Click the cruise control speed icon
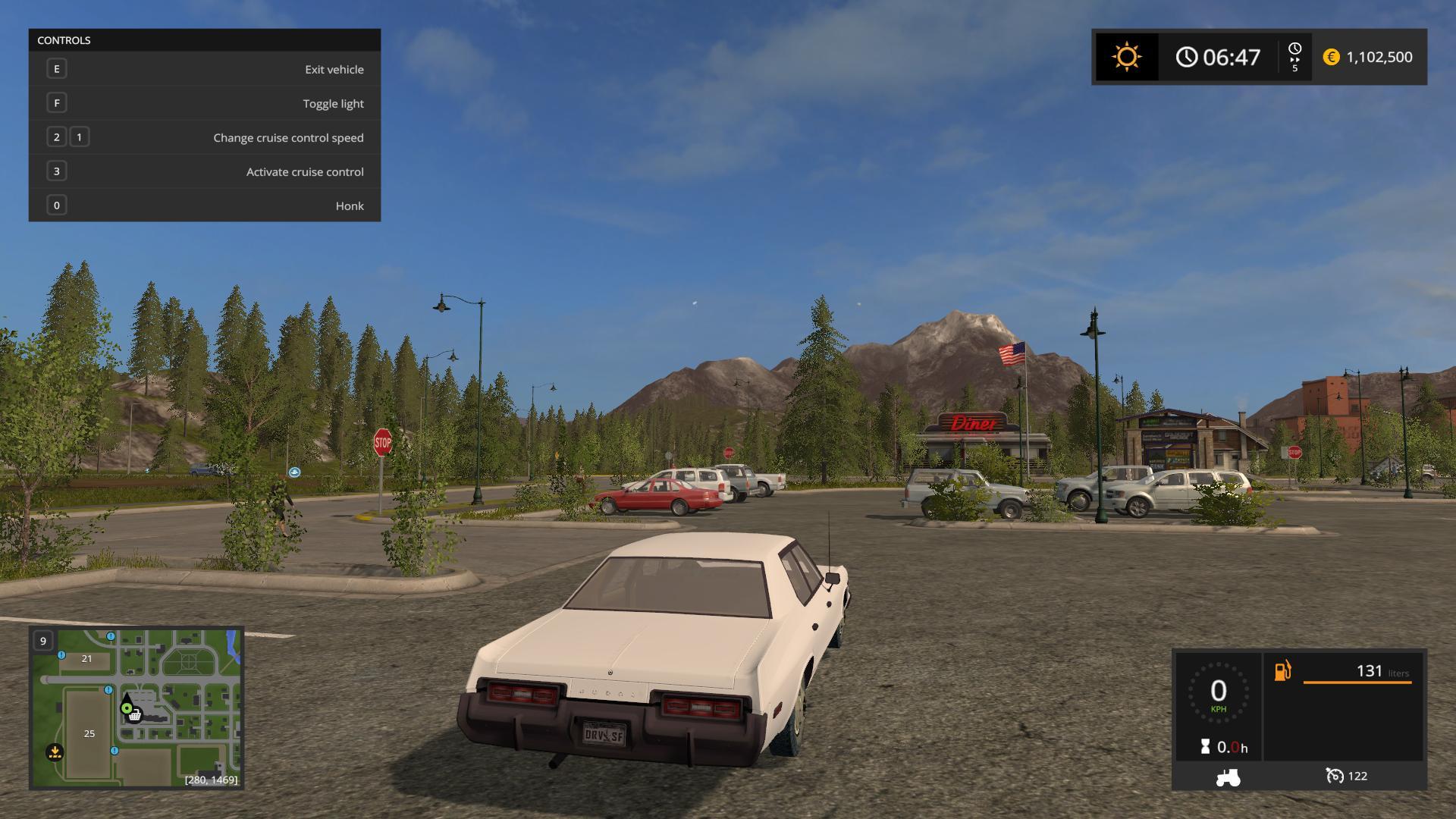Screen dimensions: 1456x819 pos(1334,776)
